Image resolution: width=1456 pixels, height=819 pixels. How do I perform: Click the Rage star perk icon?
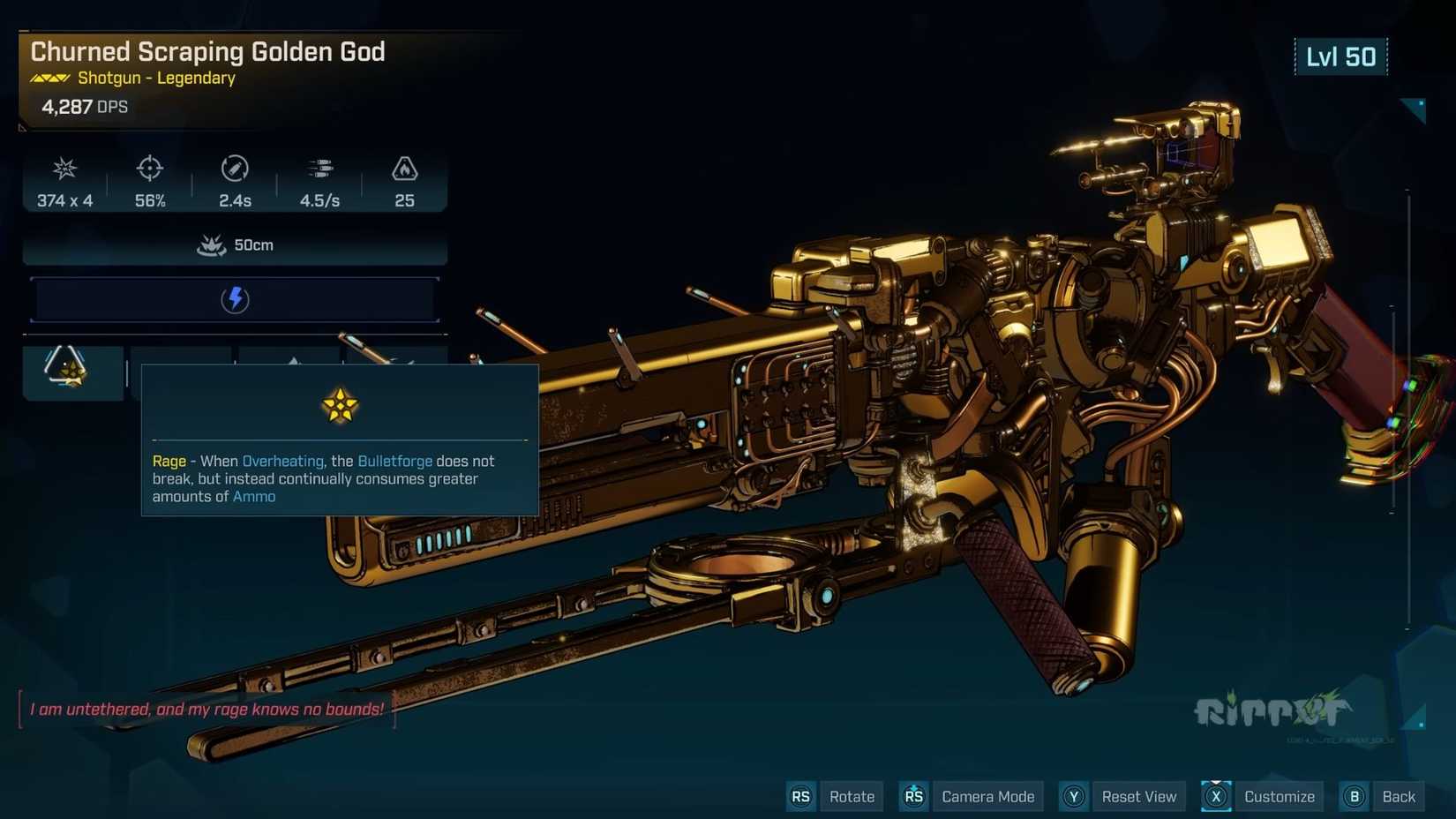pyautogui.click(x=340, y=405)
